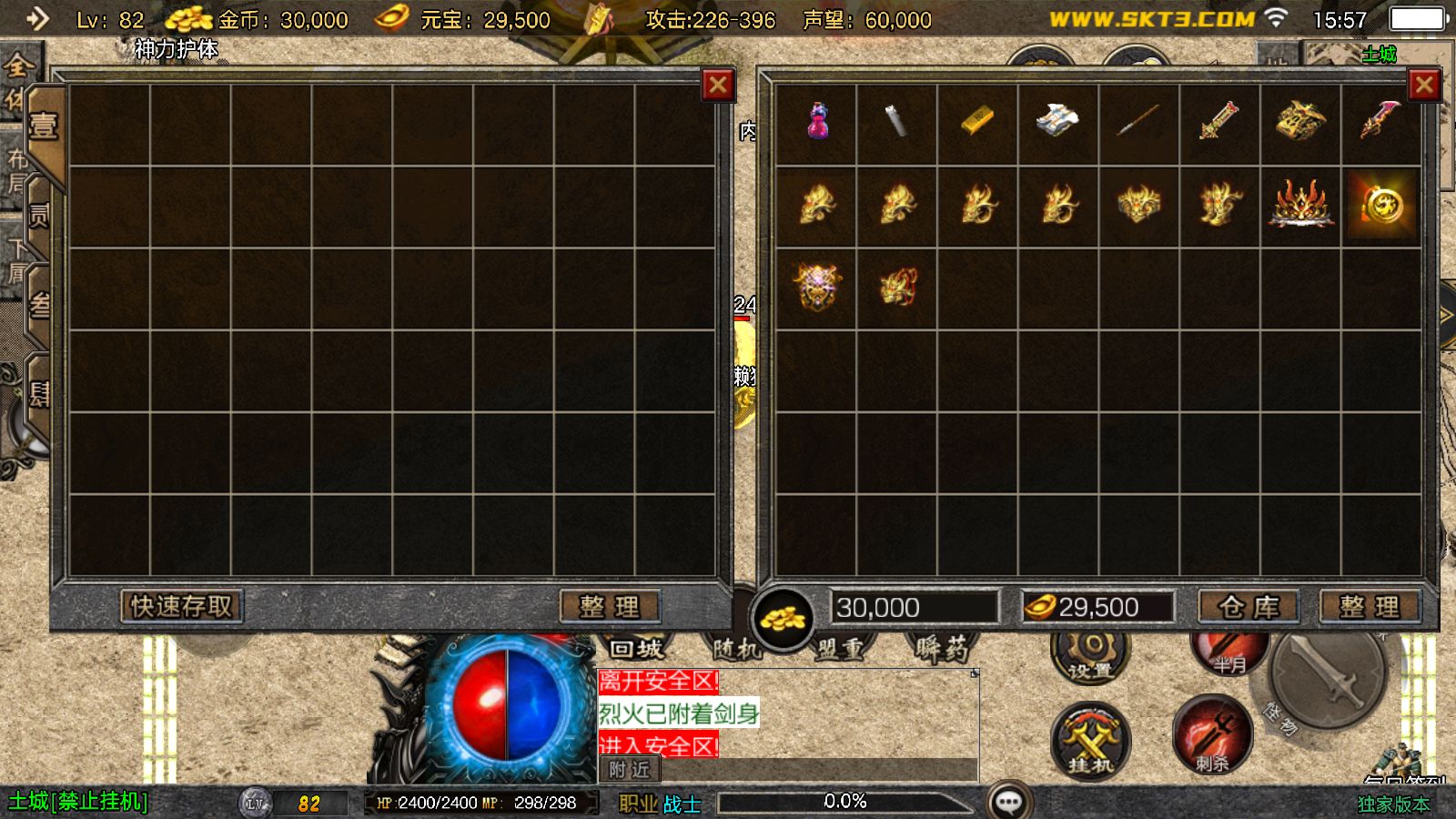Close the bag inventory panel

[1424, 86]
